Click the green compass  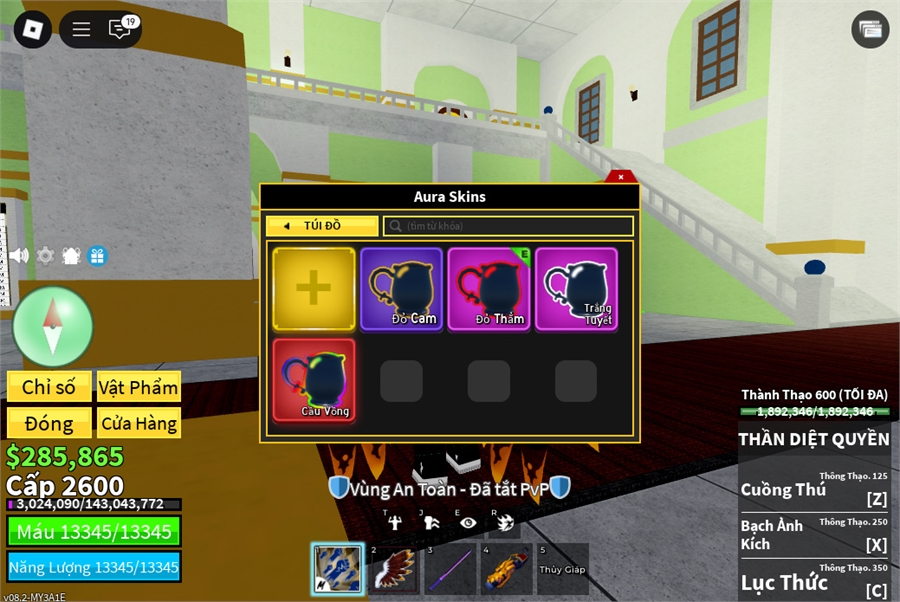[x=52, y=326]
